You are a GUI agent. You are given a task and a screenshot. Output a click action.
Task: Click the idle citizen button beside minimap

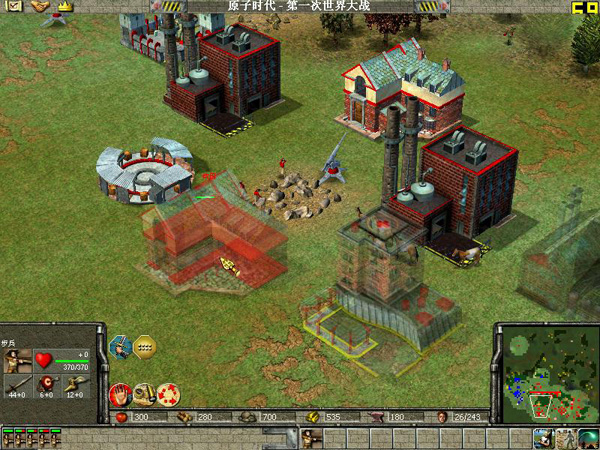coord(544,437)
